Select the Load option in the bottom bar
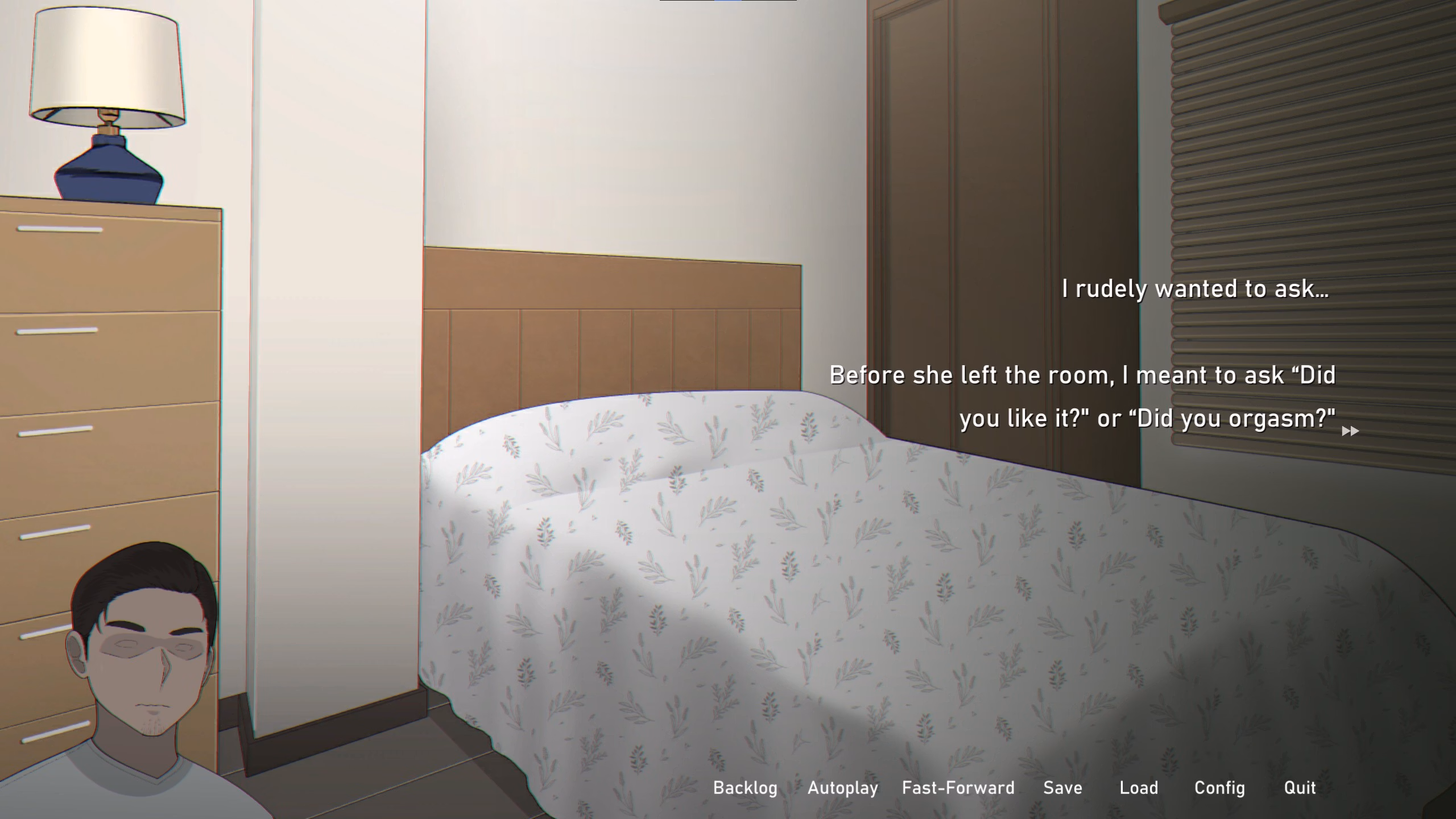The width and height of the screenshot is (1456, 819). [x=1139, y=788]
